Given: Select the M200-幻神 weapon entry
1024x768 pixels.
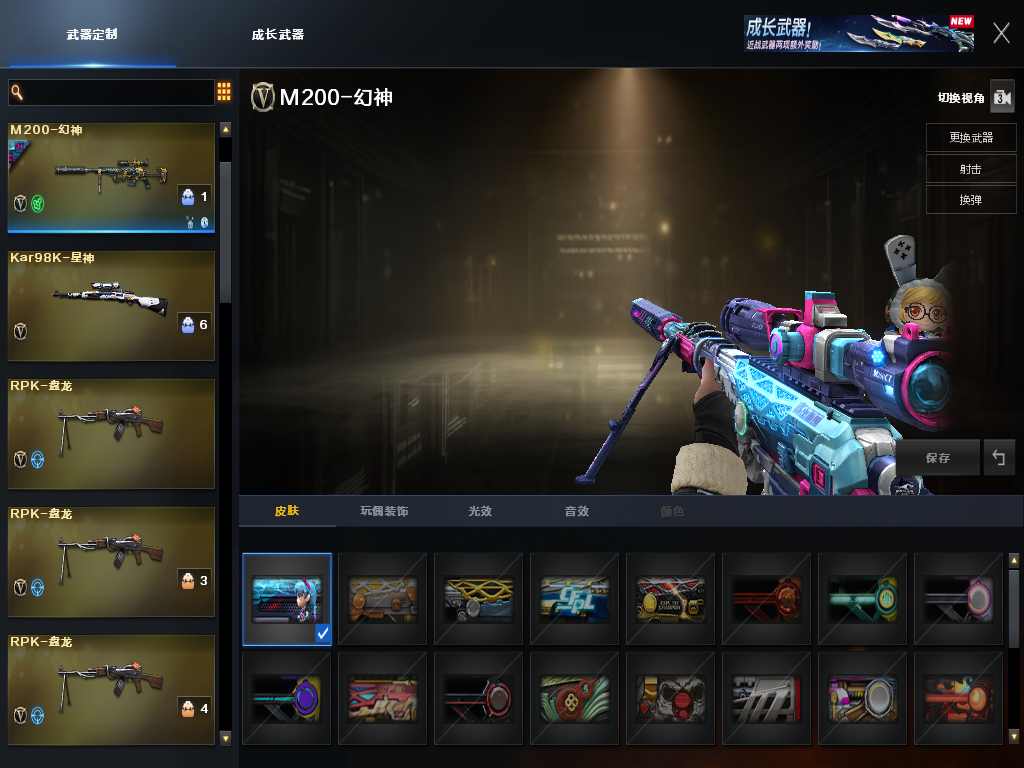Looking at the screenshot, I should [x=111, y=177].
